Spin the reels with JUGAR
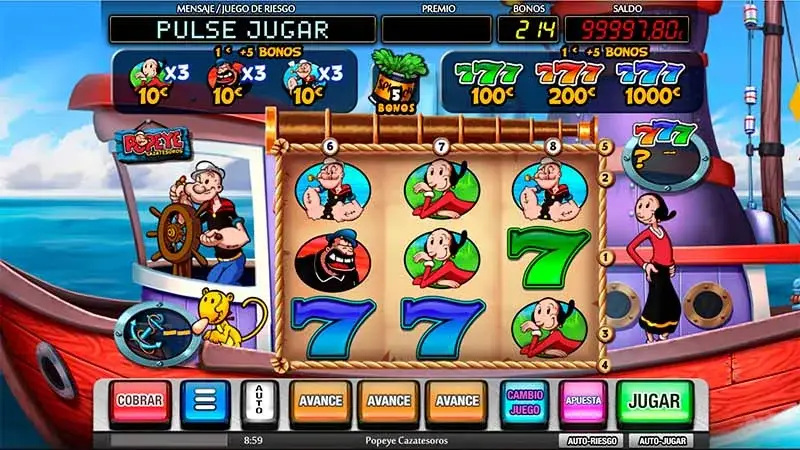Viewport: 800px width, 450px height. tap(654, 401)
